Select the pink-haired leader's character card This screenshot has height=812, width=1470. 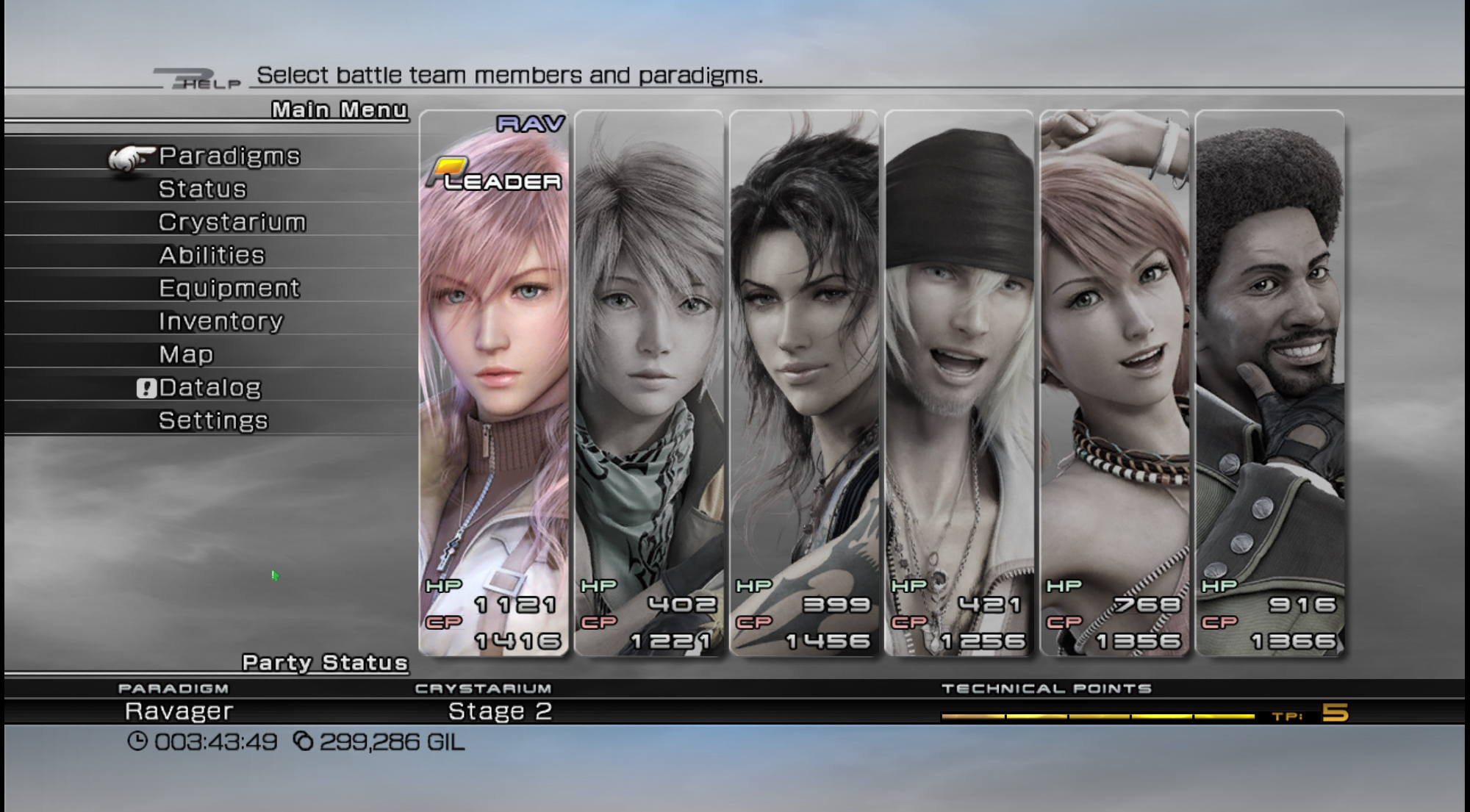tap(494, 382)
